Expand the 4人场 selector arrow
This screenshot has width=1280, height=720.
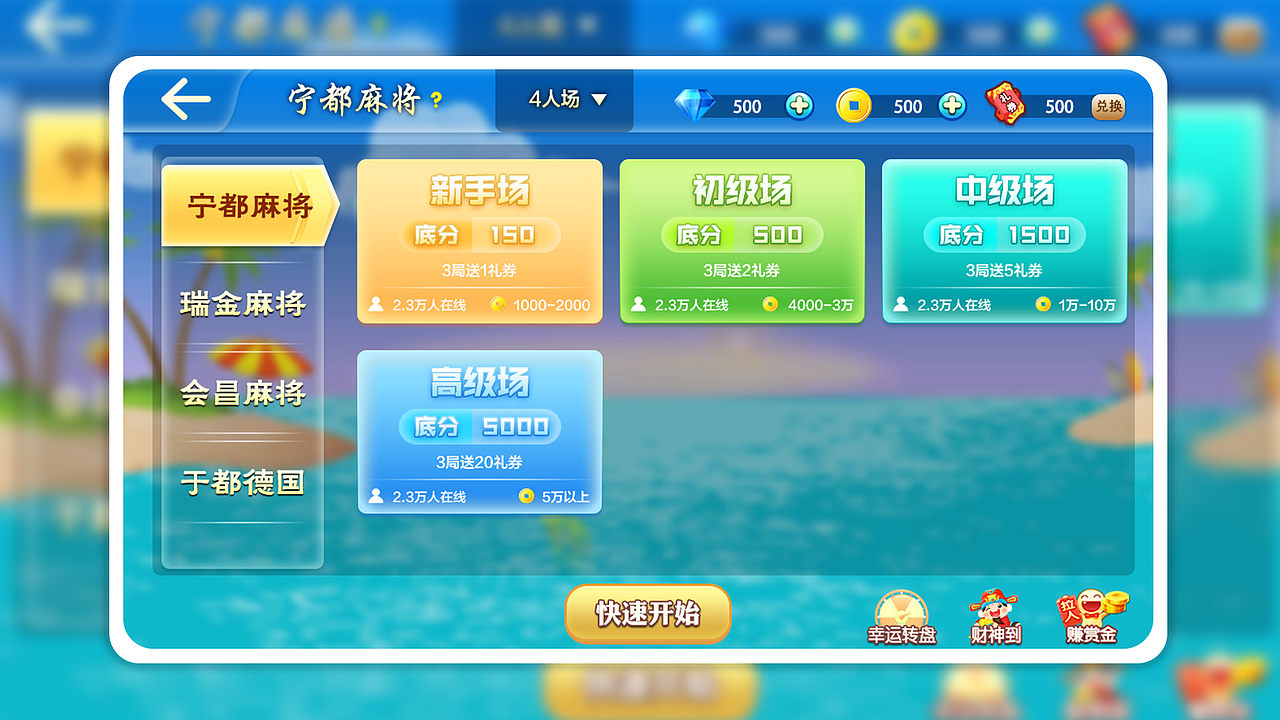tap(599, 101)
